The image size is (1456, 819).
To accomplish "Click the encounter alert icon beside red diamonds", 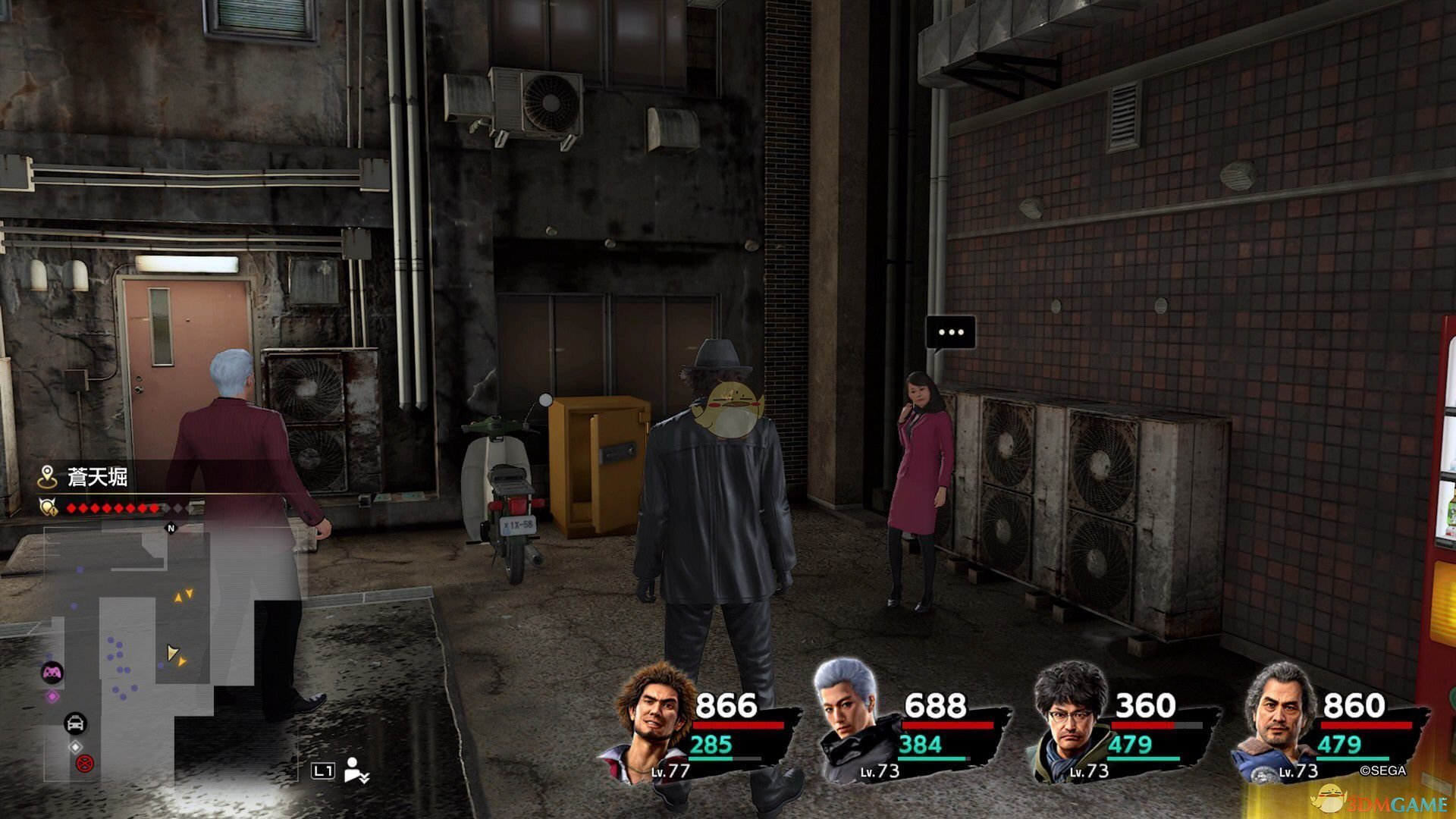I will (49, 507).
